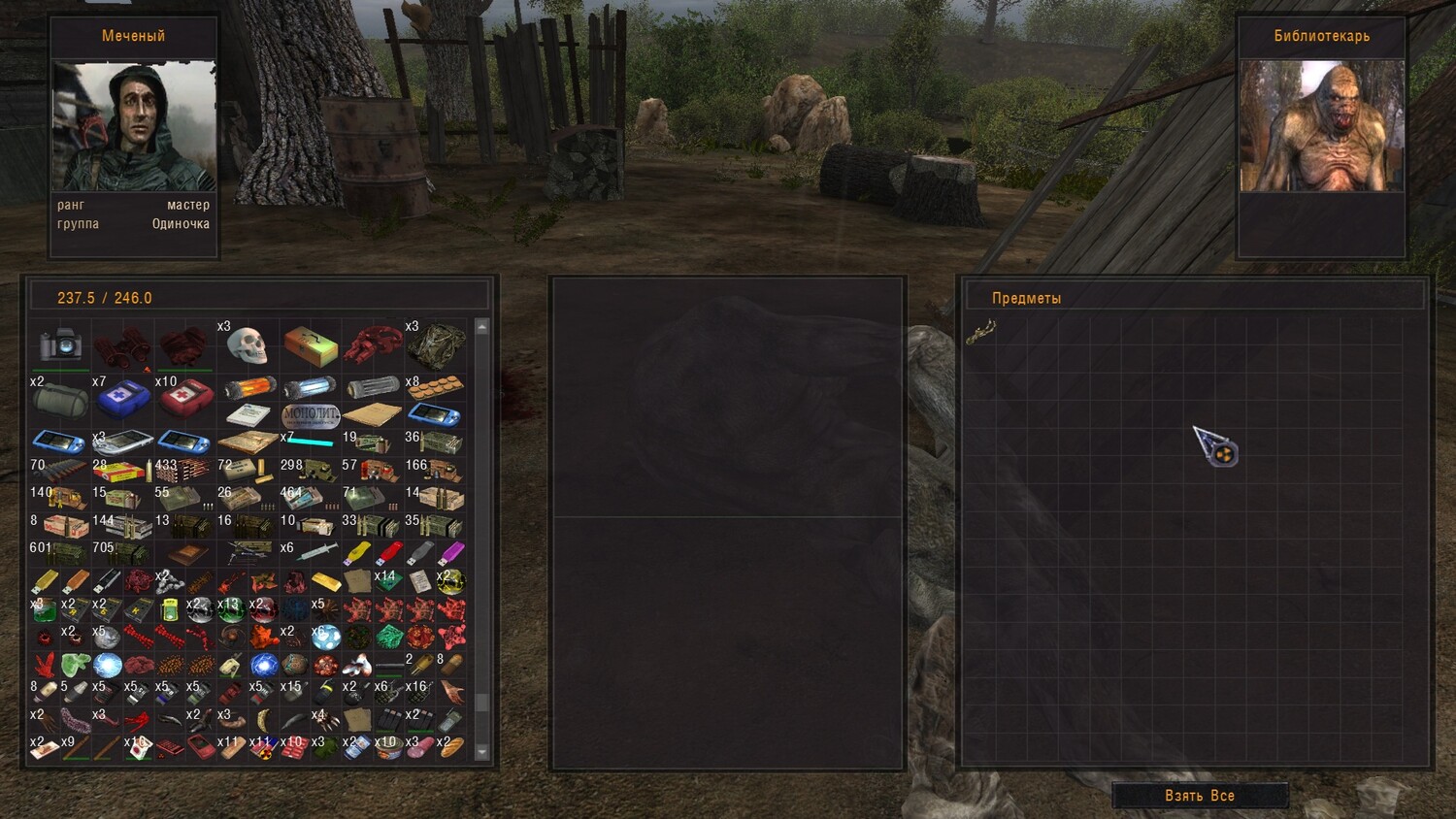Pick the lone loot item from the corpse grid

pos(980,334)
